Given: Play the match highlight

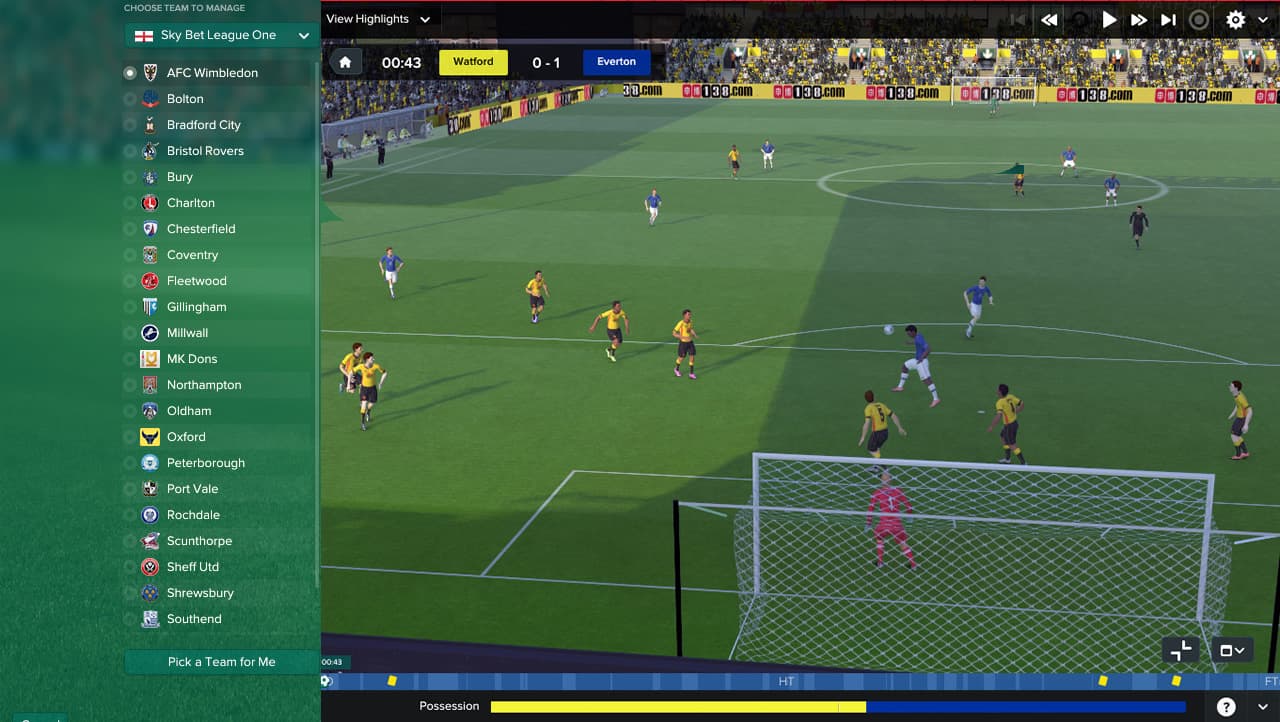Looking at the screenshot, I should coord(1109,19).
